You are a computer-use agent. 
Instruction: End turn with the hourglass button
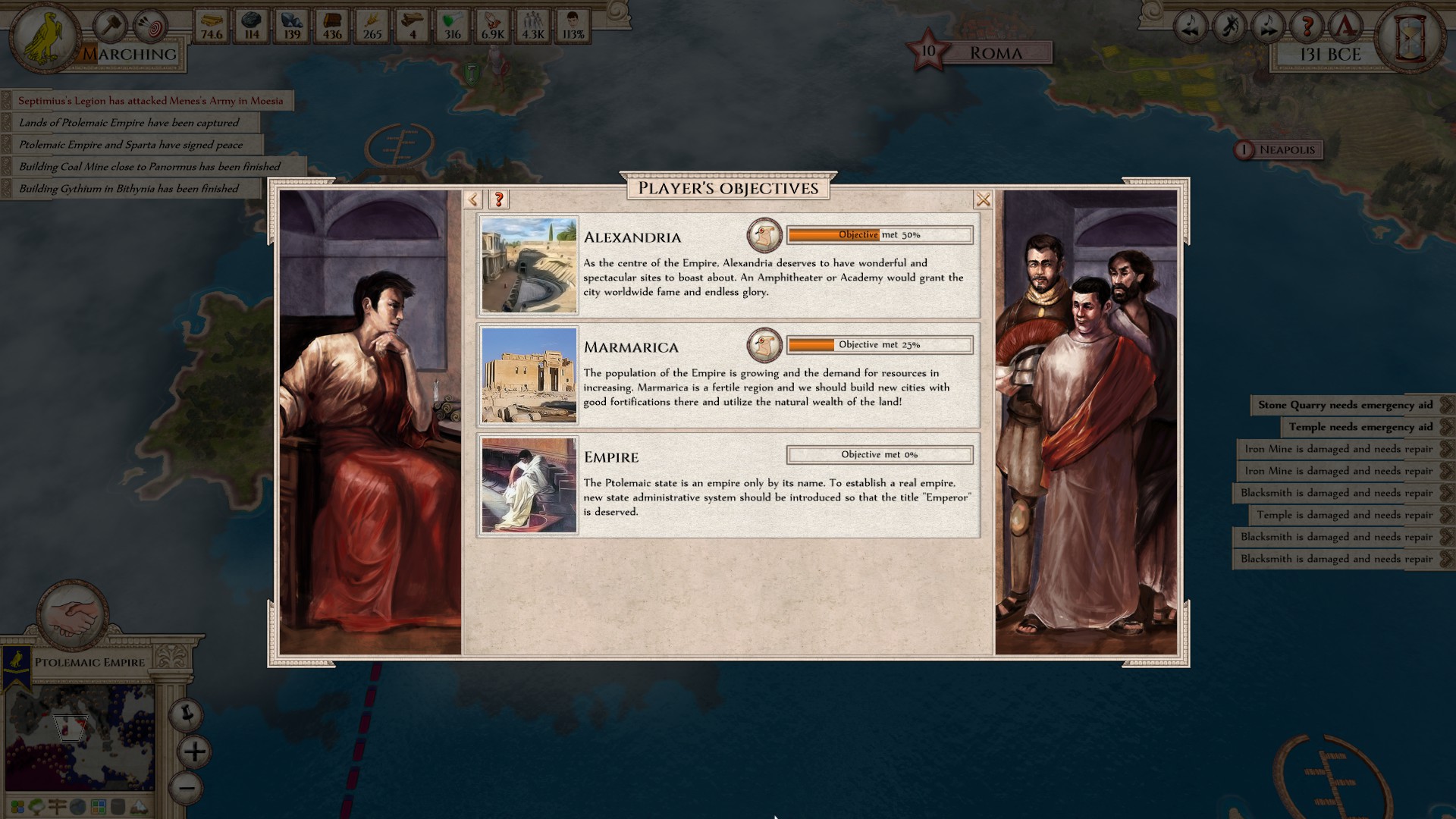[1410, 36]
